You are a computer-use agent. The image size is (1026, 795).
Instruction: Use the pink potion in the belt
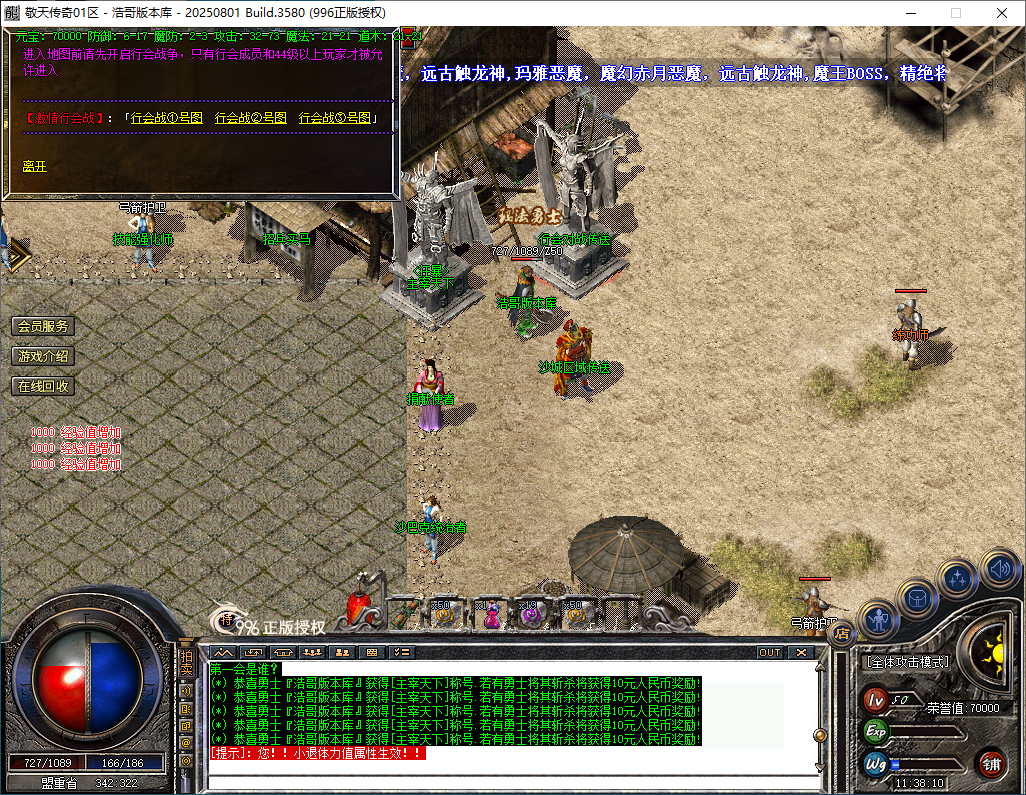click(491, 616)
